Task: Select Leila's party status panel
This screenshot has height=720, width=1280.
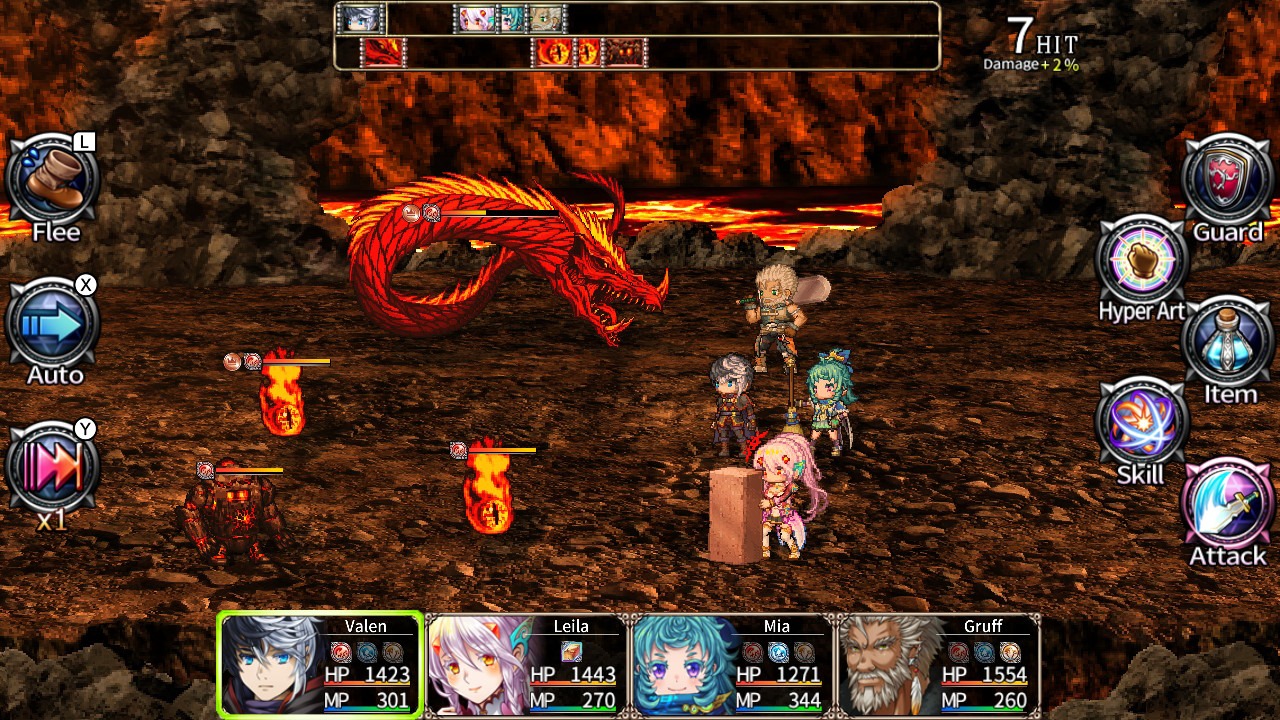Action: [526, 664]
